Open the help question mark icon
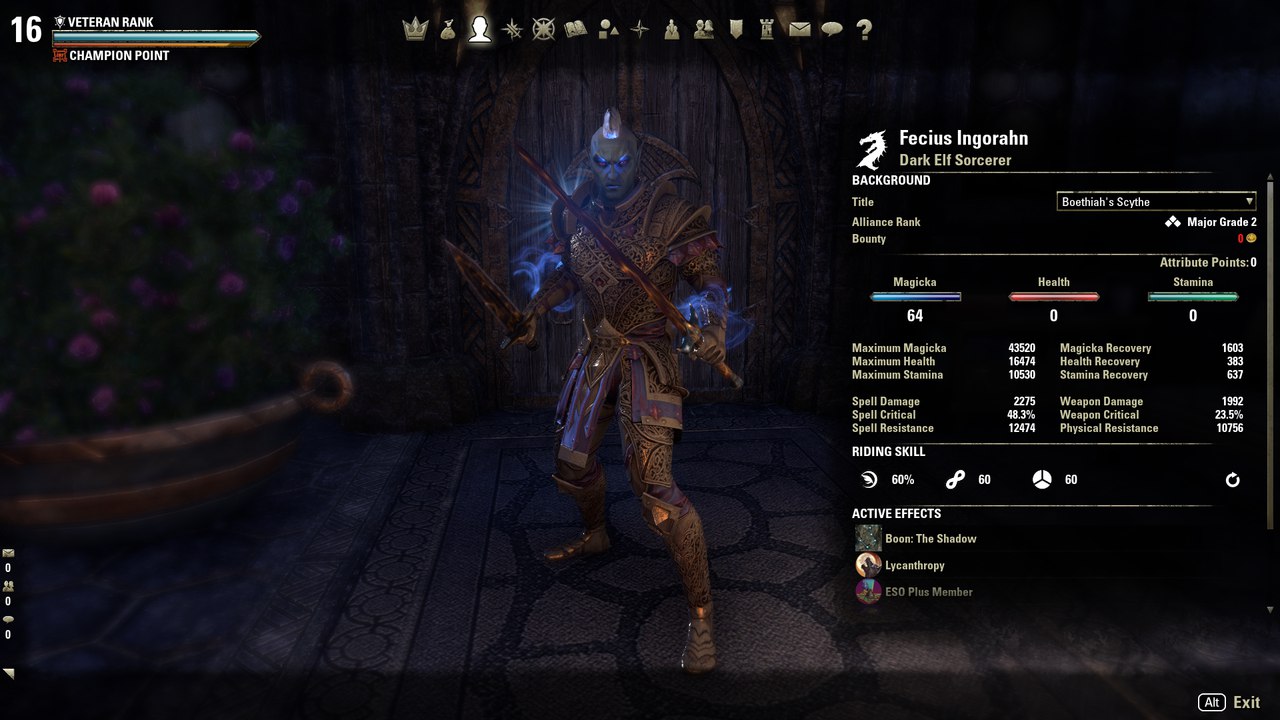Viewport: 1280px width, 720px height. 864,30
